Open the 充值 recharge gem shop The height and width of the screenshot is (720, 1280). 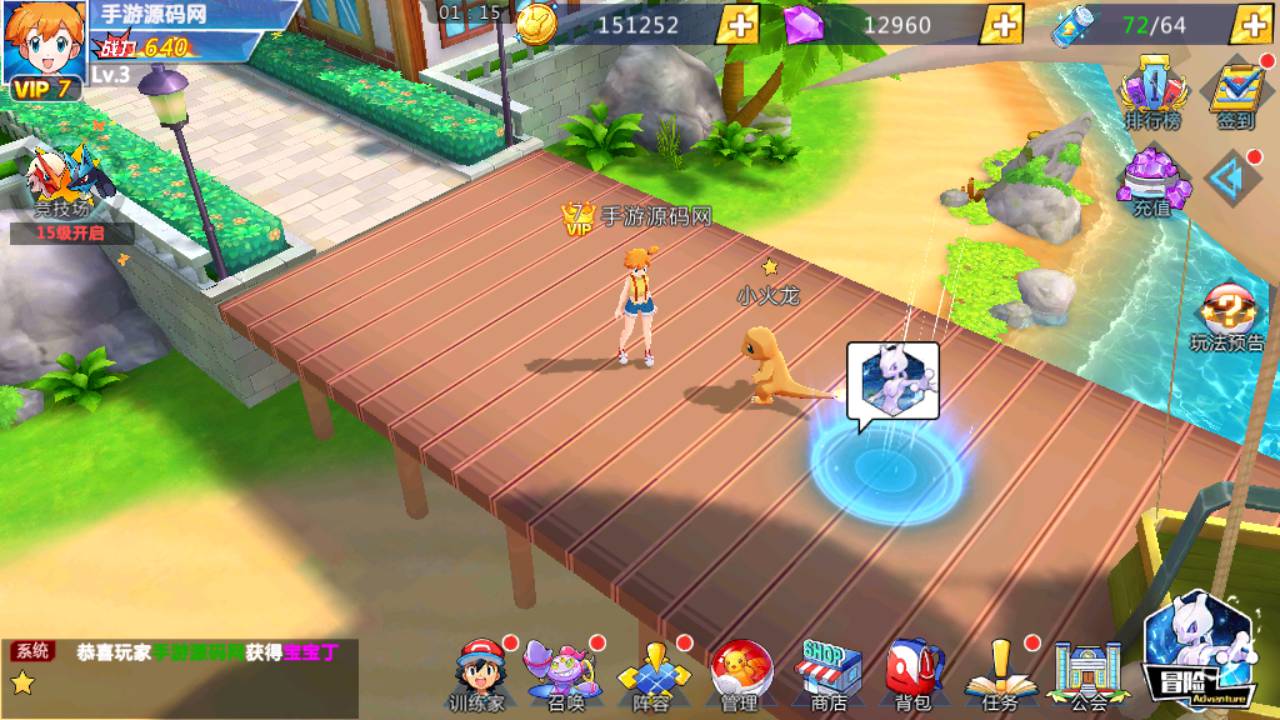point(1153,182)
